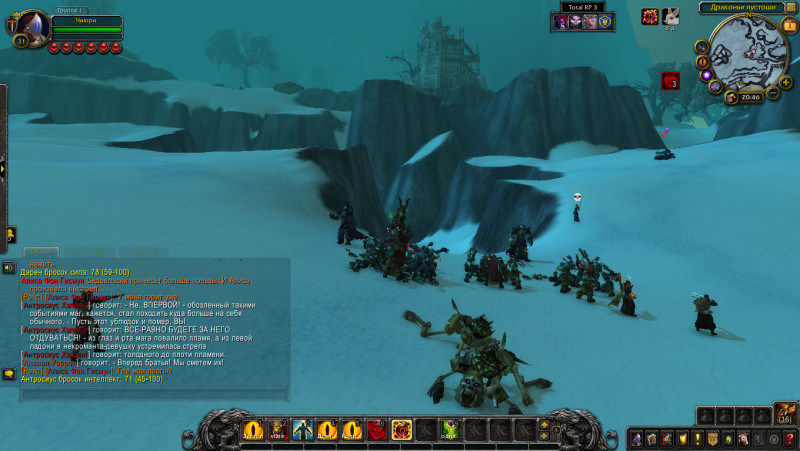Click the Alliance crest icon in Total RP bar
Image resolution: width=800 pixels, height=451 pixels.
[604, 22]
